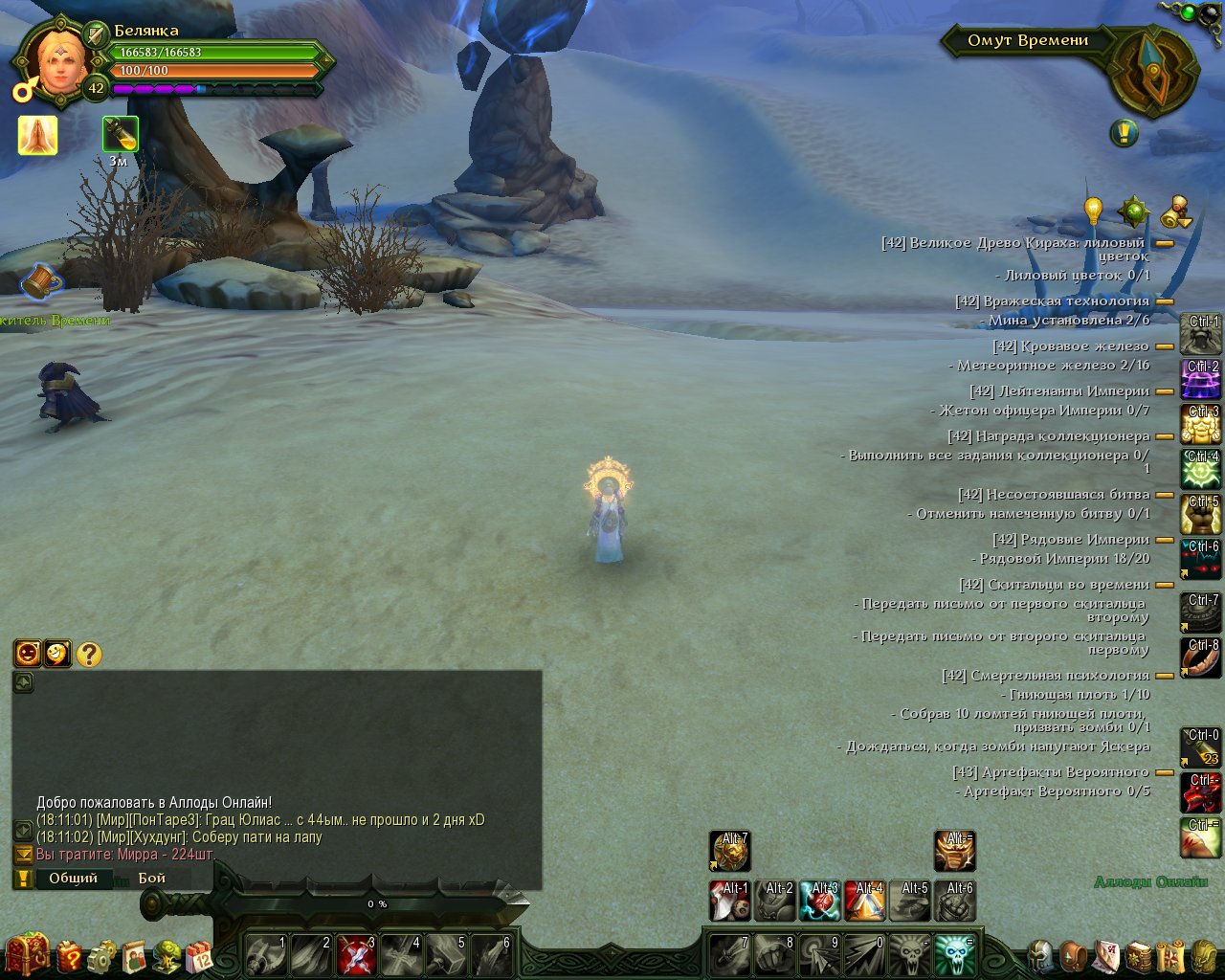Activate the crossed swords ability in slot 3

pyautogui.click(x=356, y=954)
